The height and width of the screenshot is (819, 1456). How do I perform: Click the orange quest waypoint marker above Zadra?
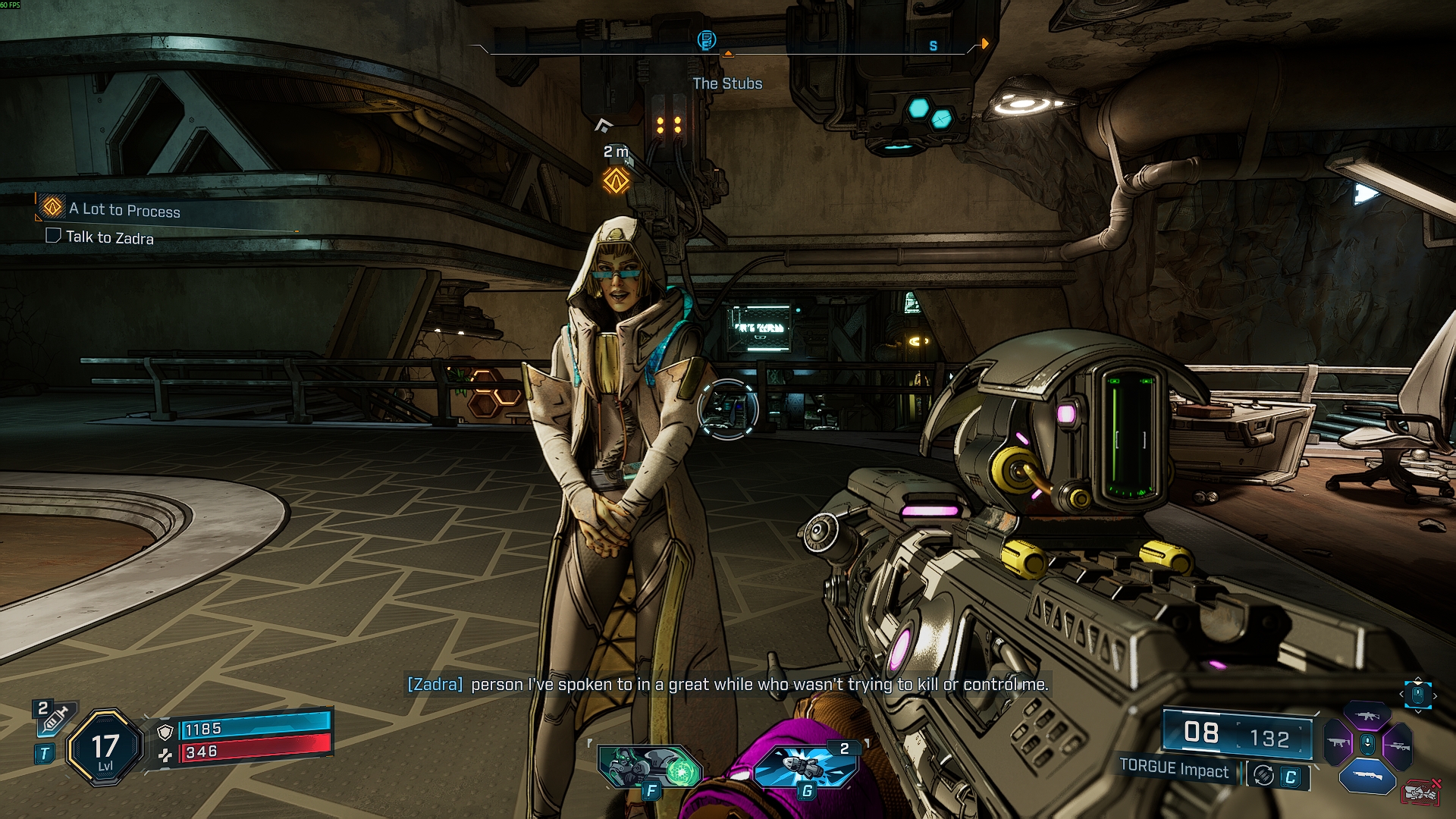click(x=616, y=181)
